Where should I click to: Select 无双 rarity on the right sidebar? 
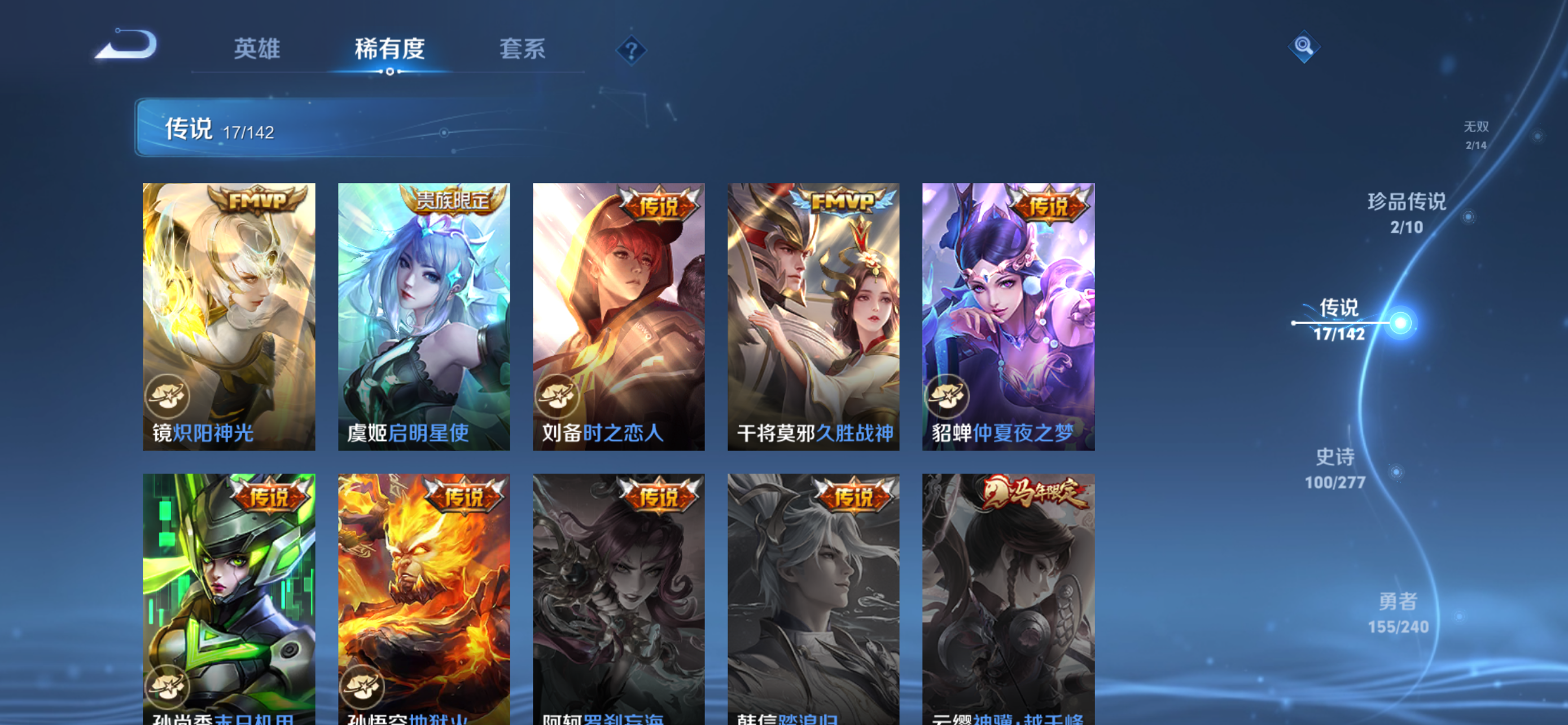tap(1477, 135)
